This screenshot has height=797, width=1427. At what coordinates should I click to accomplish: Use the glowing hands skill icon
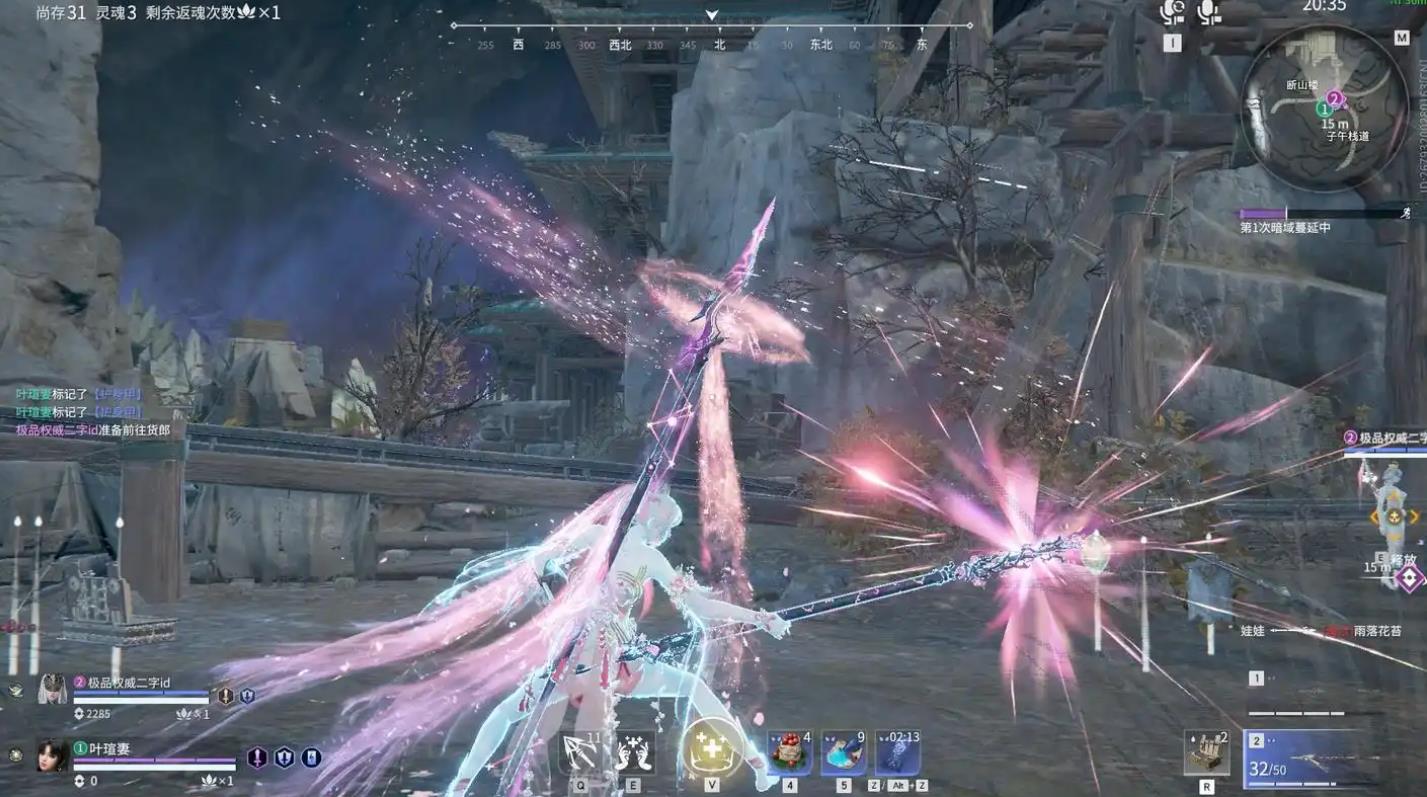634,753
